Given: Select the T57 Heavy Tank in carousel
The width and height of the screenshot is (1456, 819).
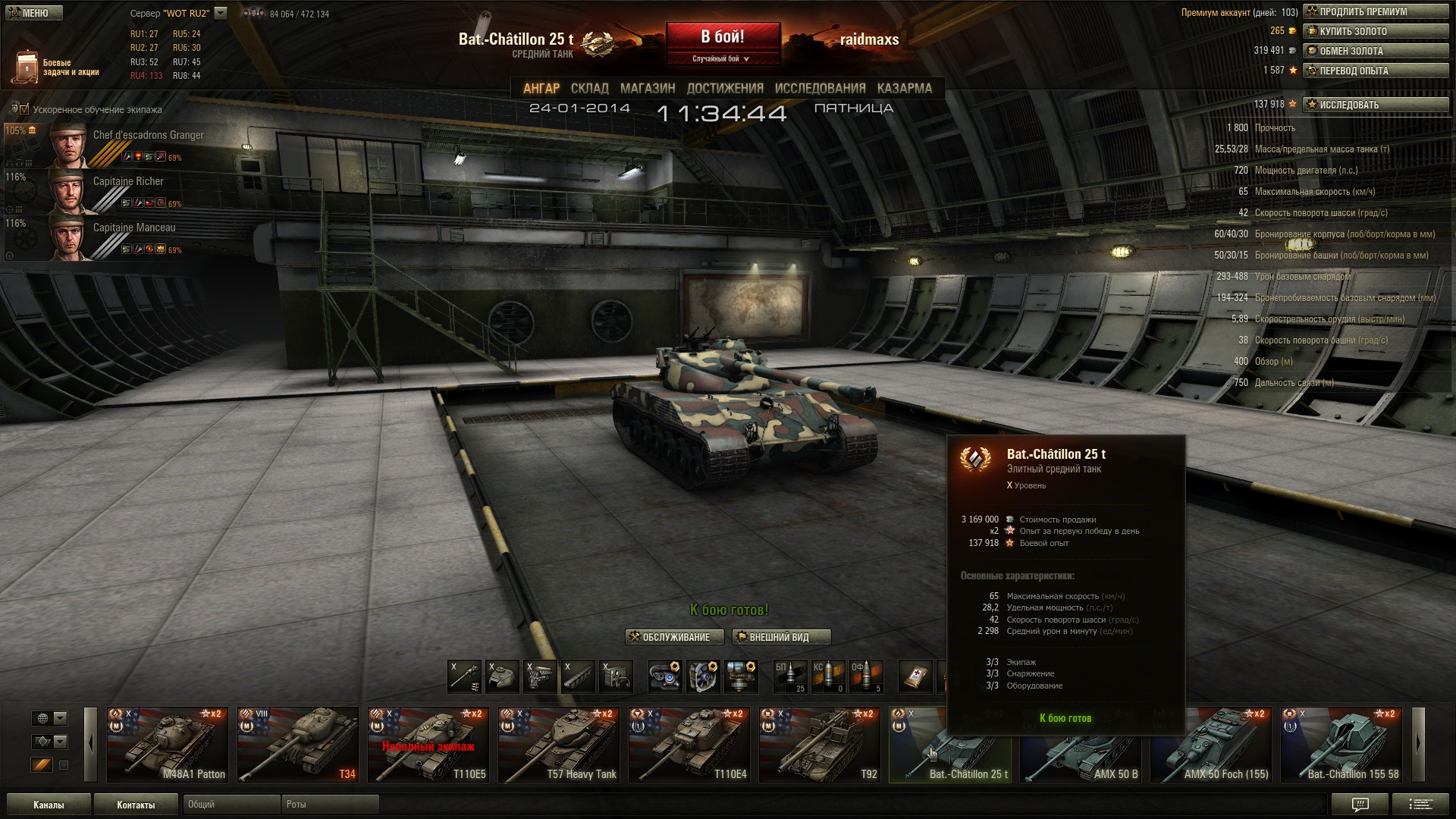Looking at the screenshot, I should tap(559, 745).
